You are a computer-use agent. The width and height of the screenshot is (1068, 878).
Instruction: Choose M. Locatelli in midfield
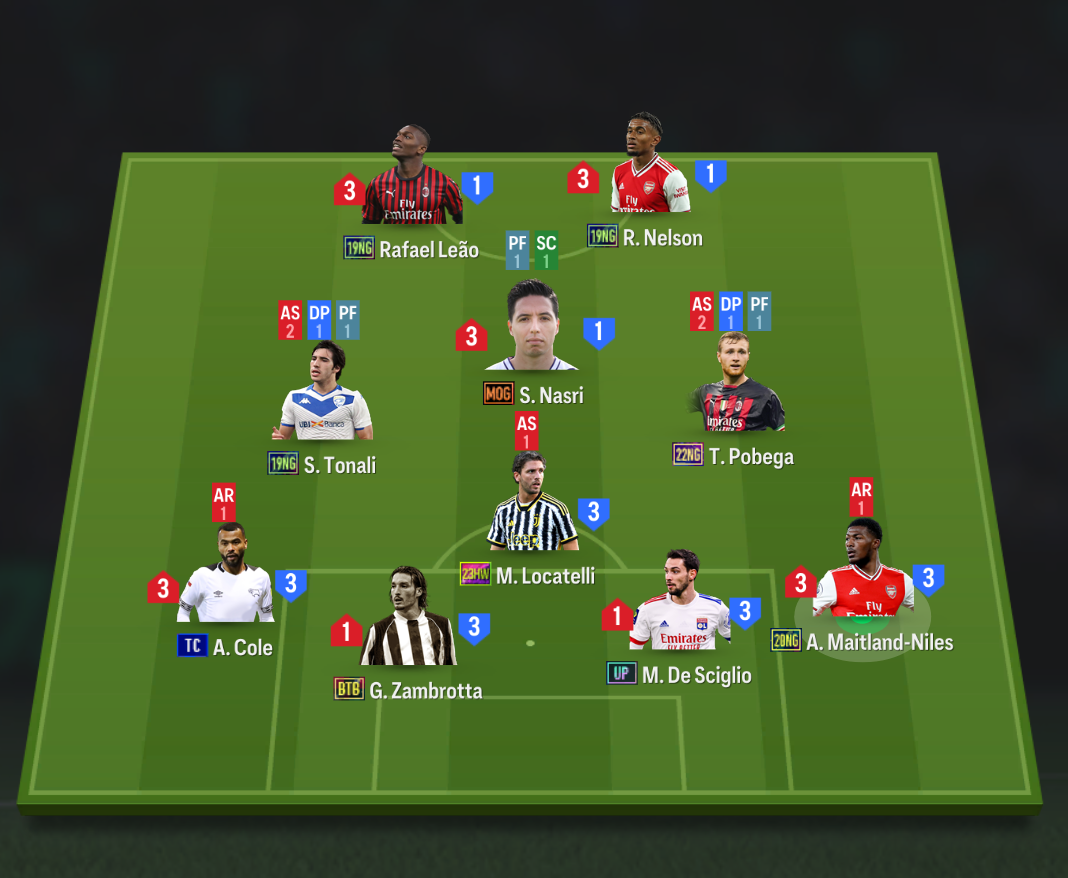[x=532, y=507]
